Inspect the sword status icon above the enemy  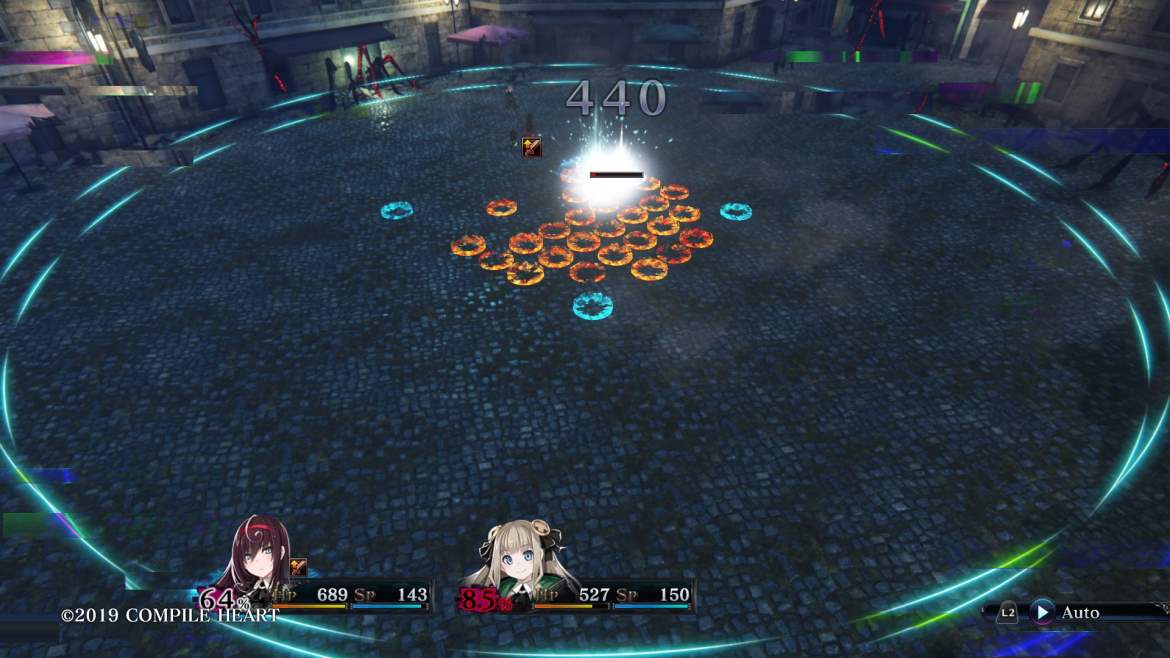[x=531, y=147]
